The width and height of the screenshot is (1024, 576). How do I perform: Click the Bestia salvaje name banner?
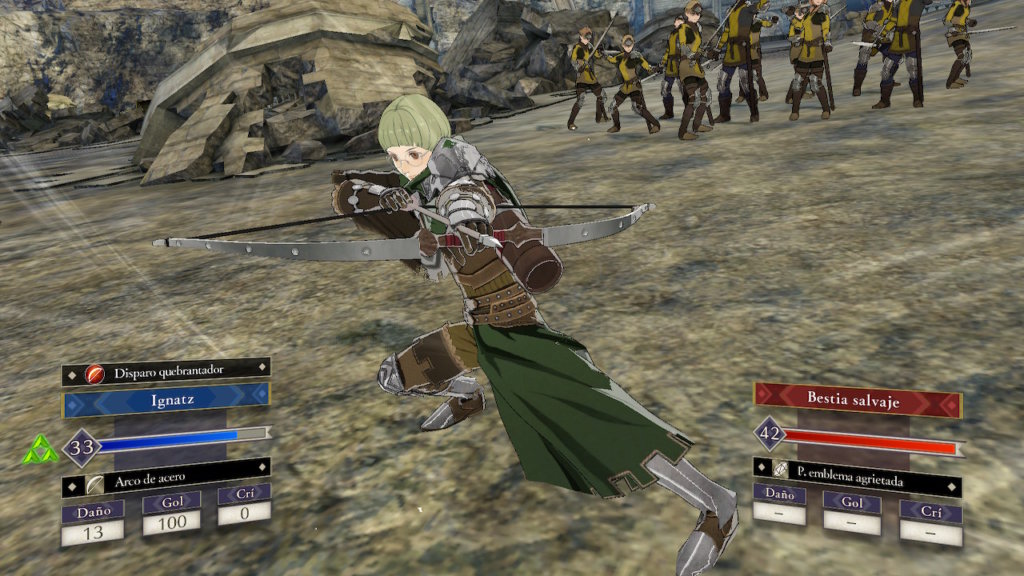pos(857,398)
